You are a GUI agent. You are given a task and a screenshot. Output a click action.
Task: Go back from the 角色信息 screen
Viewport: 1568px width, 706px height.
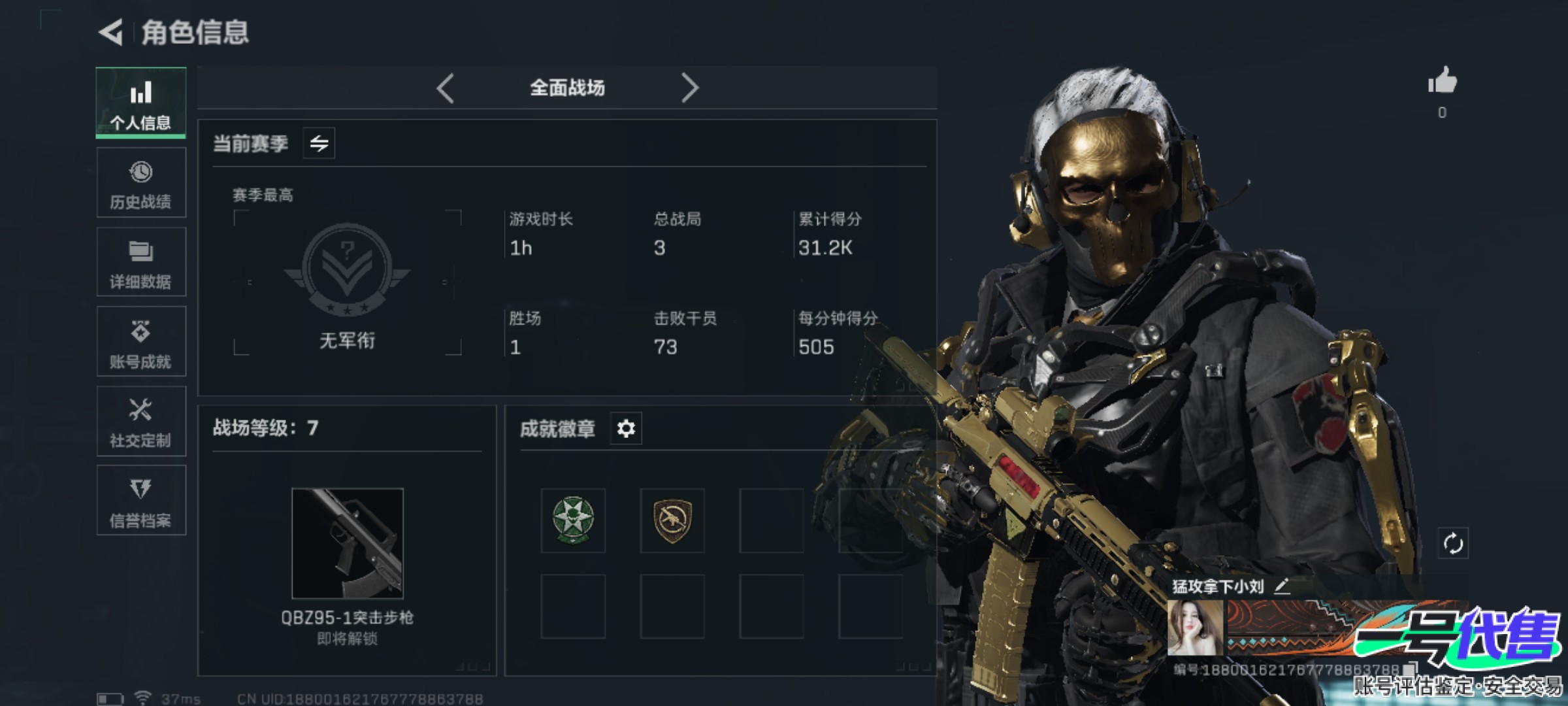pos(111,32)
